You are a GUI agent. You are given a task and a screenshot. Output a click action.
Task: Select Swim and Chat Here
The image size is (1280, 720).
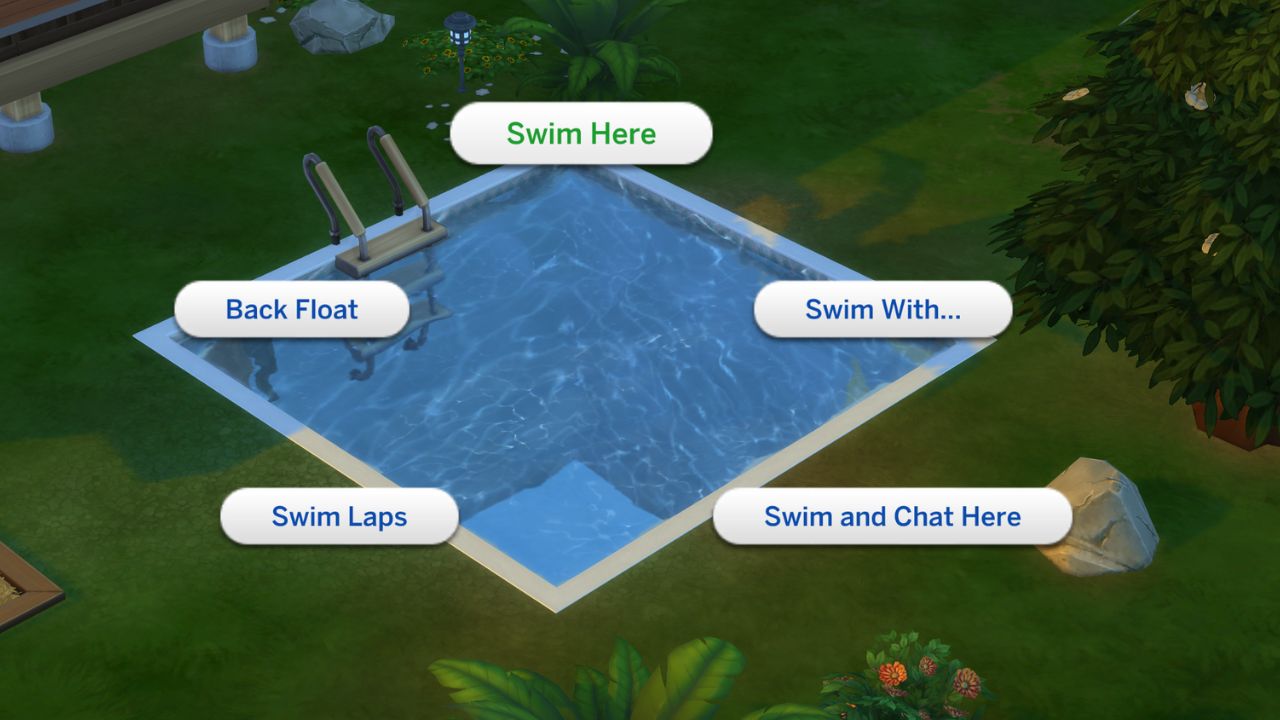(891, 516)
